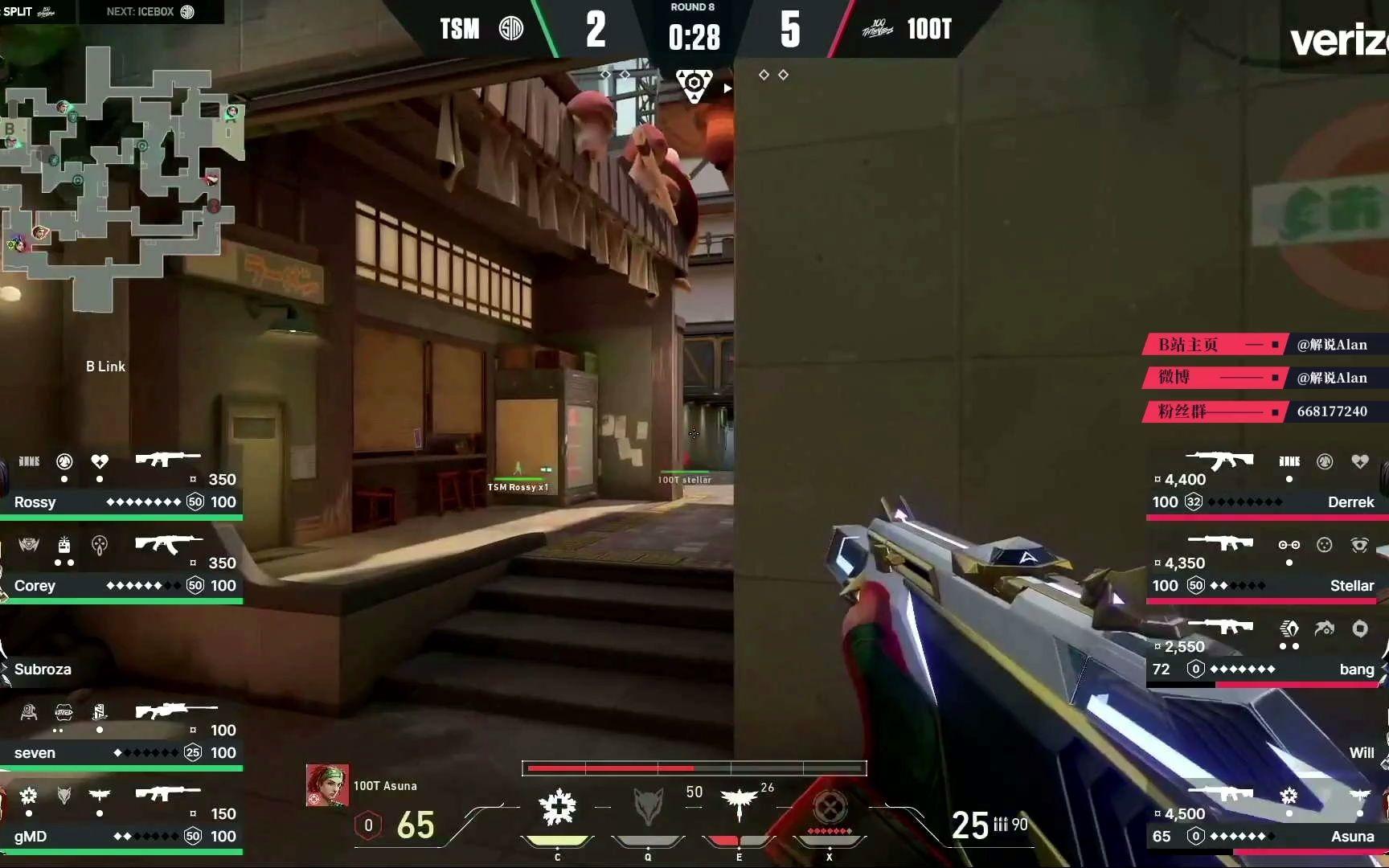
Task: Click the spike icon above the timer
Action: (692, 84)
